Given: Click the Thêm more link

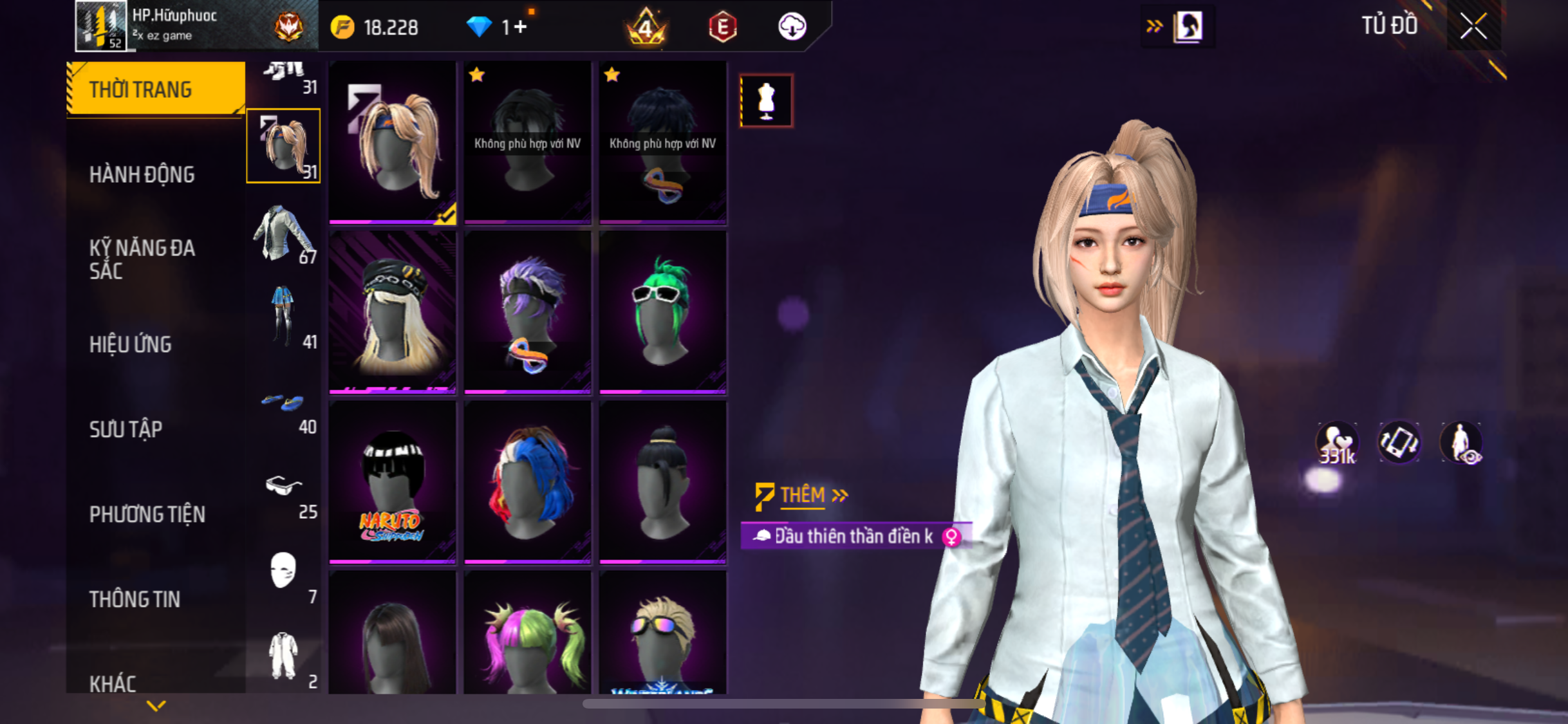Looking at the screenshot, I should (x=803, y=495).
